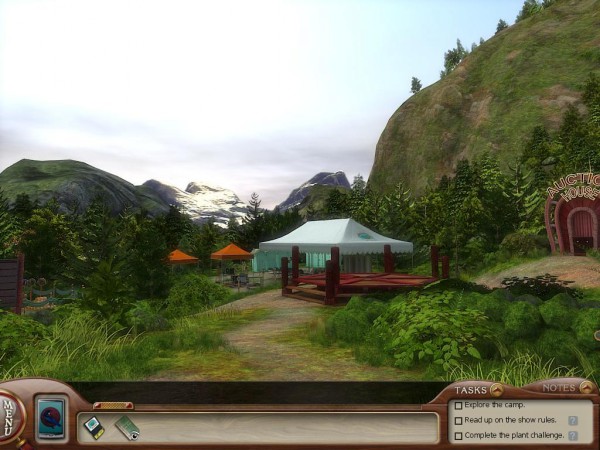Click the 'Complete the plant challenge' task

509,436
